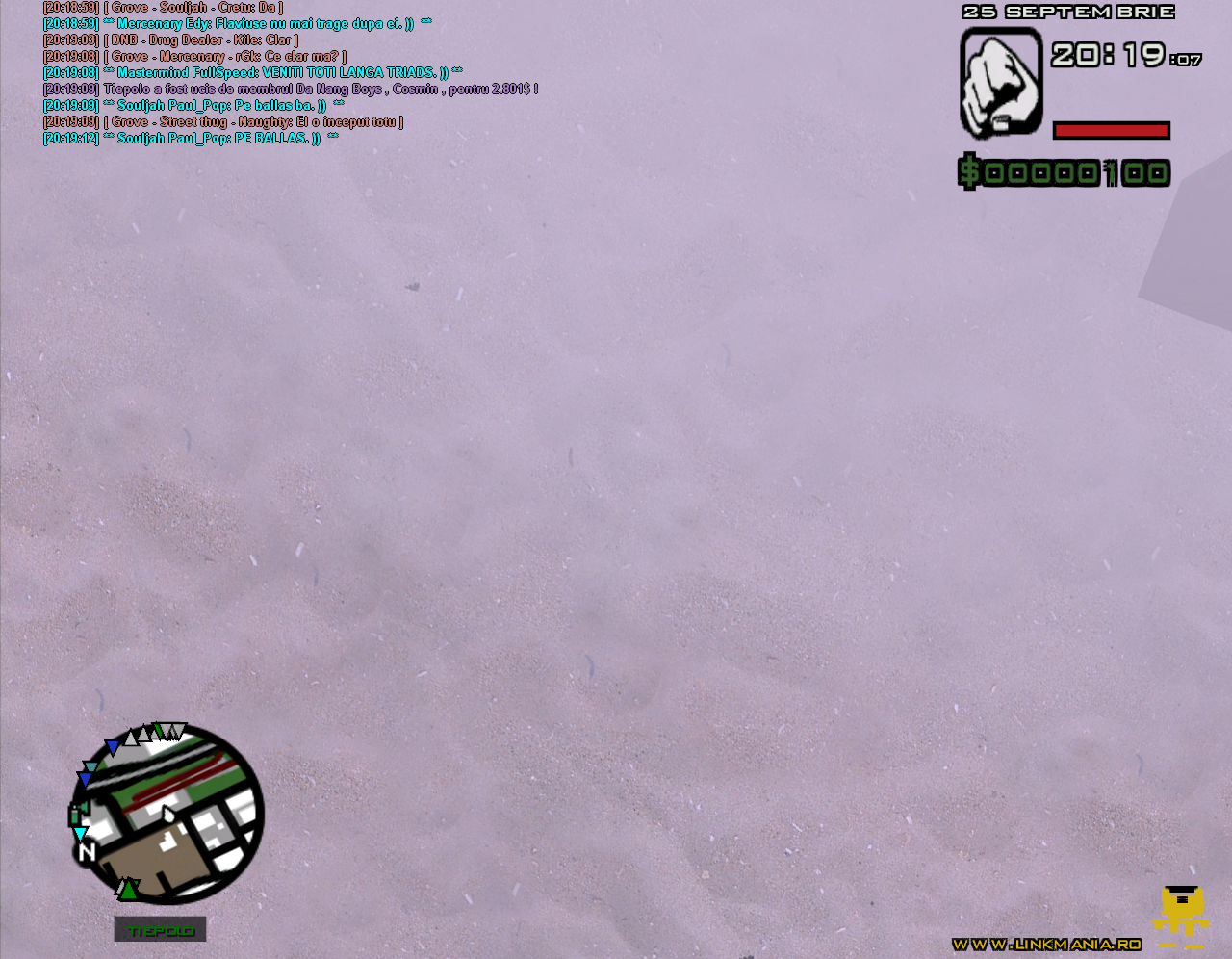Click the dark blue player blip on the minimap
Viewport: 1232px width, 959px height.
pos(113,744)
